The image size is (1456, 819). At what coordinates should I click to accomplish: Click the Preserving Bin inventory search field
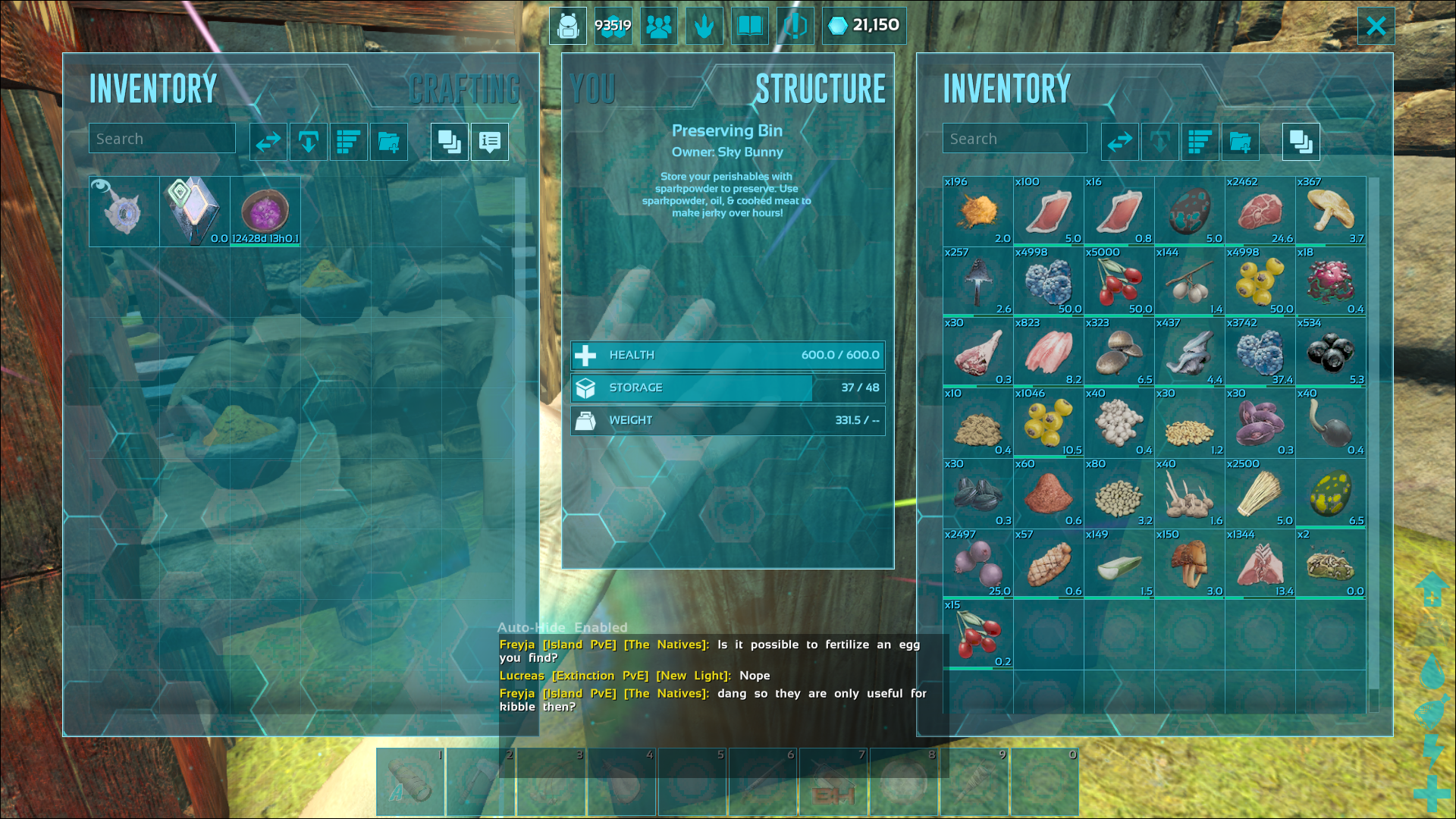1015,139
